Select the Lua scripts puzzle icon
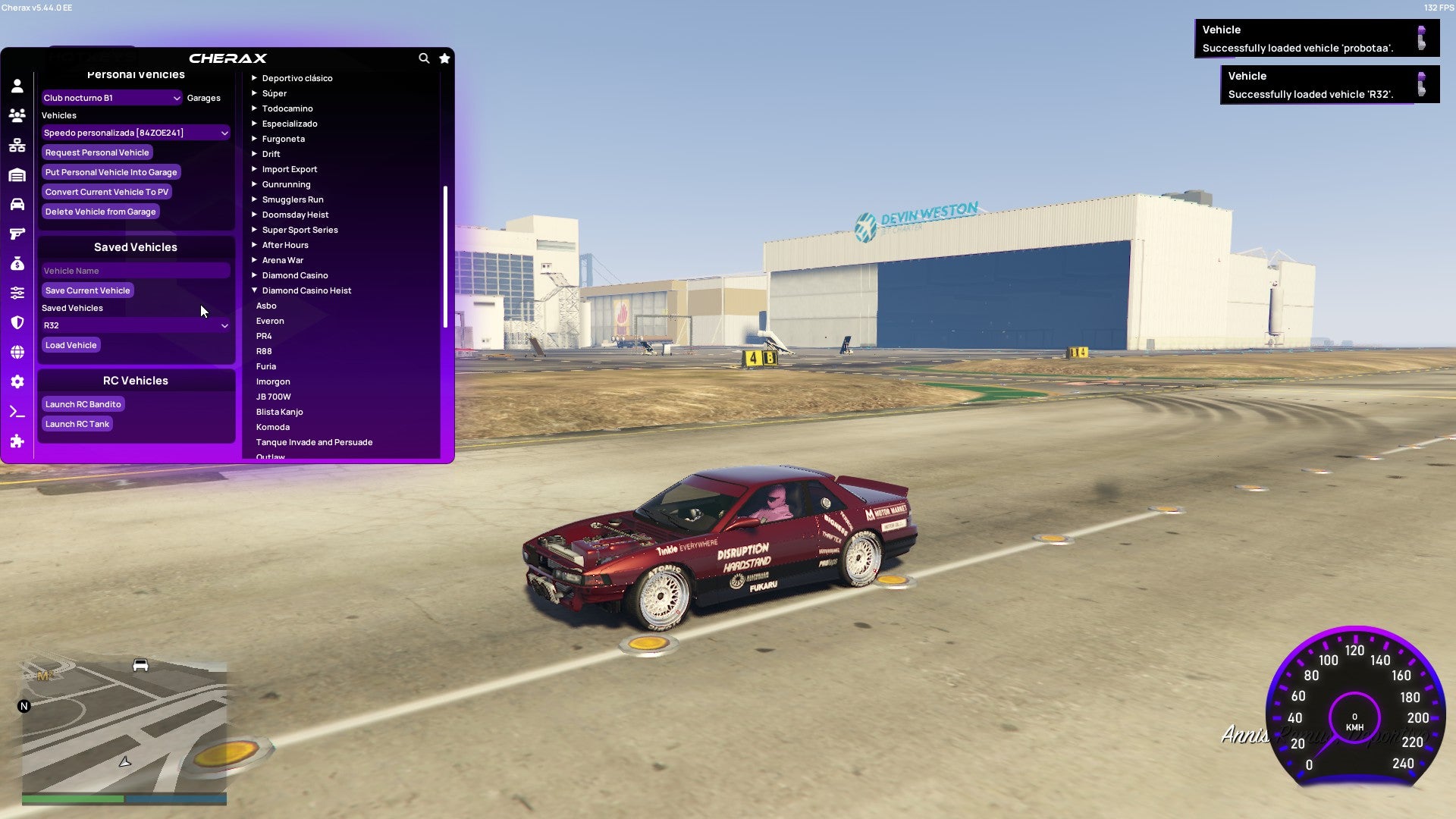1456x819 pixels. tap(17, 441)
